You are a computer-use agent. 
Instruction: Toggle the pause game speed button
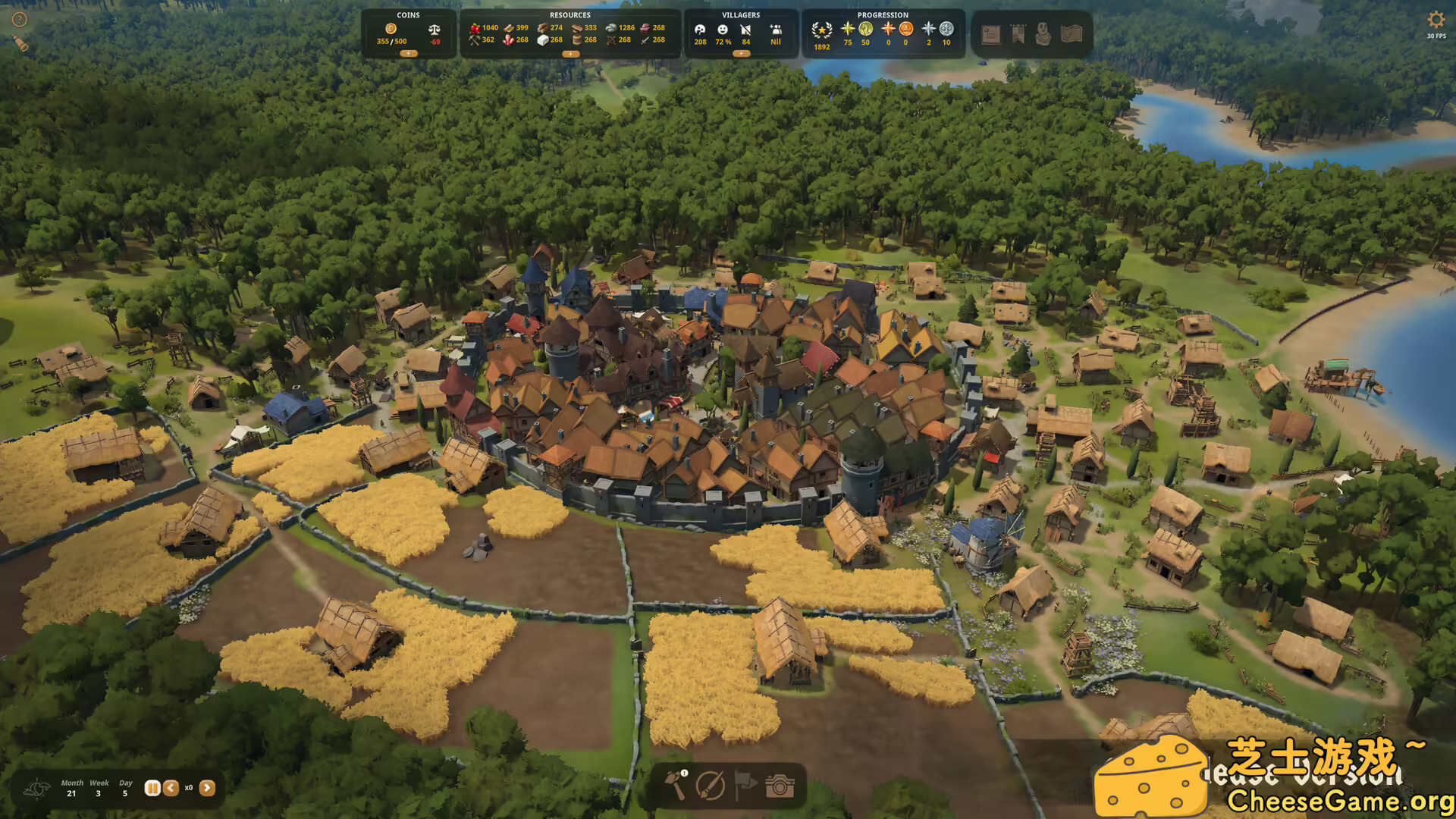tap(152, 788)
